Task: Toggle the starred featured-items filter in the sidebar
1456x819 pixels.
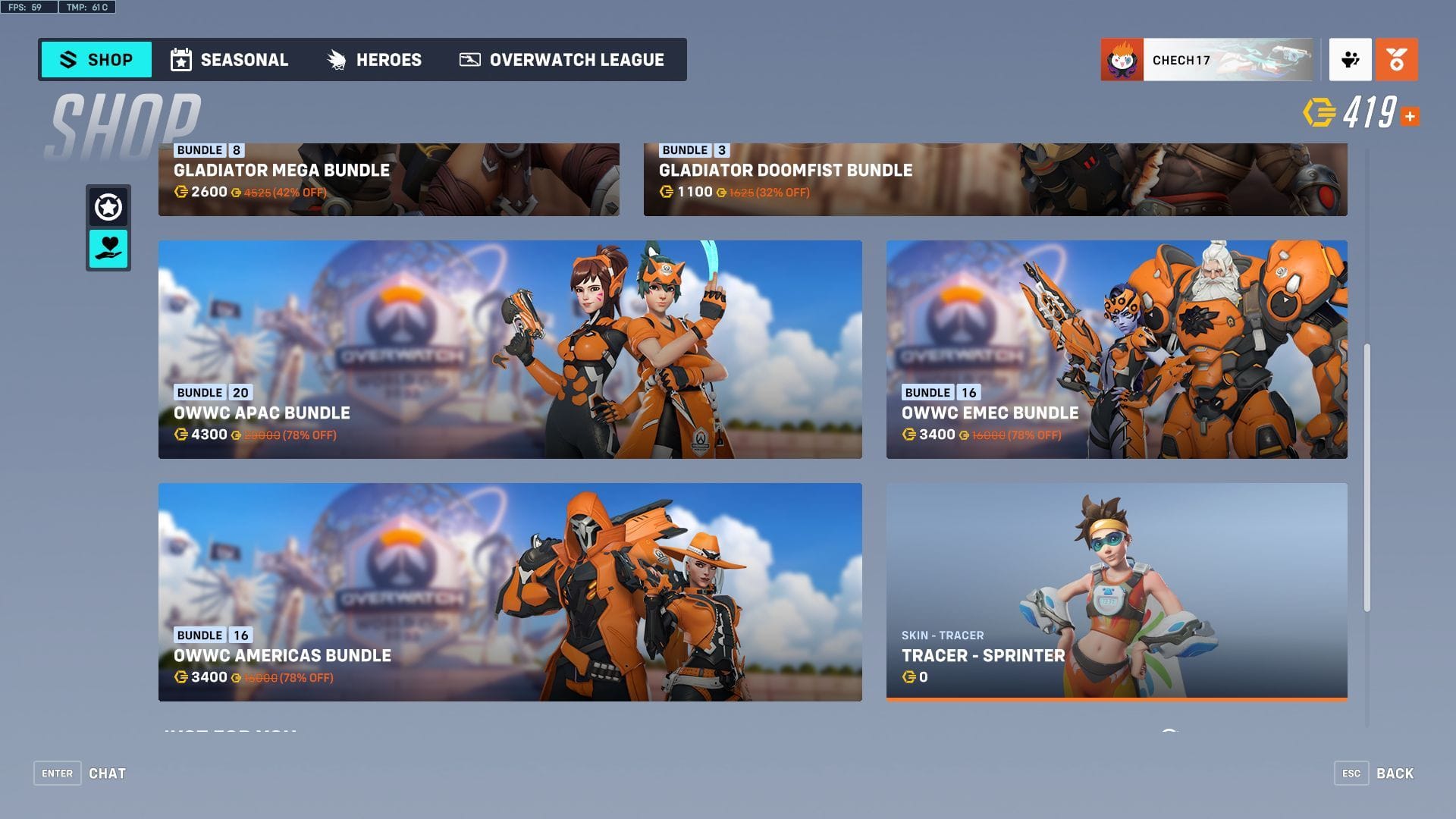Action: pyautogui.click(x=108, y=203)
